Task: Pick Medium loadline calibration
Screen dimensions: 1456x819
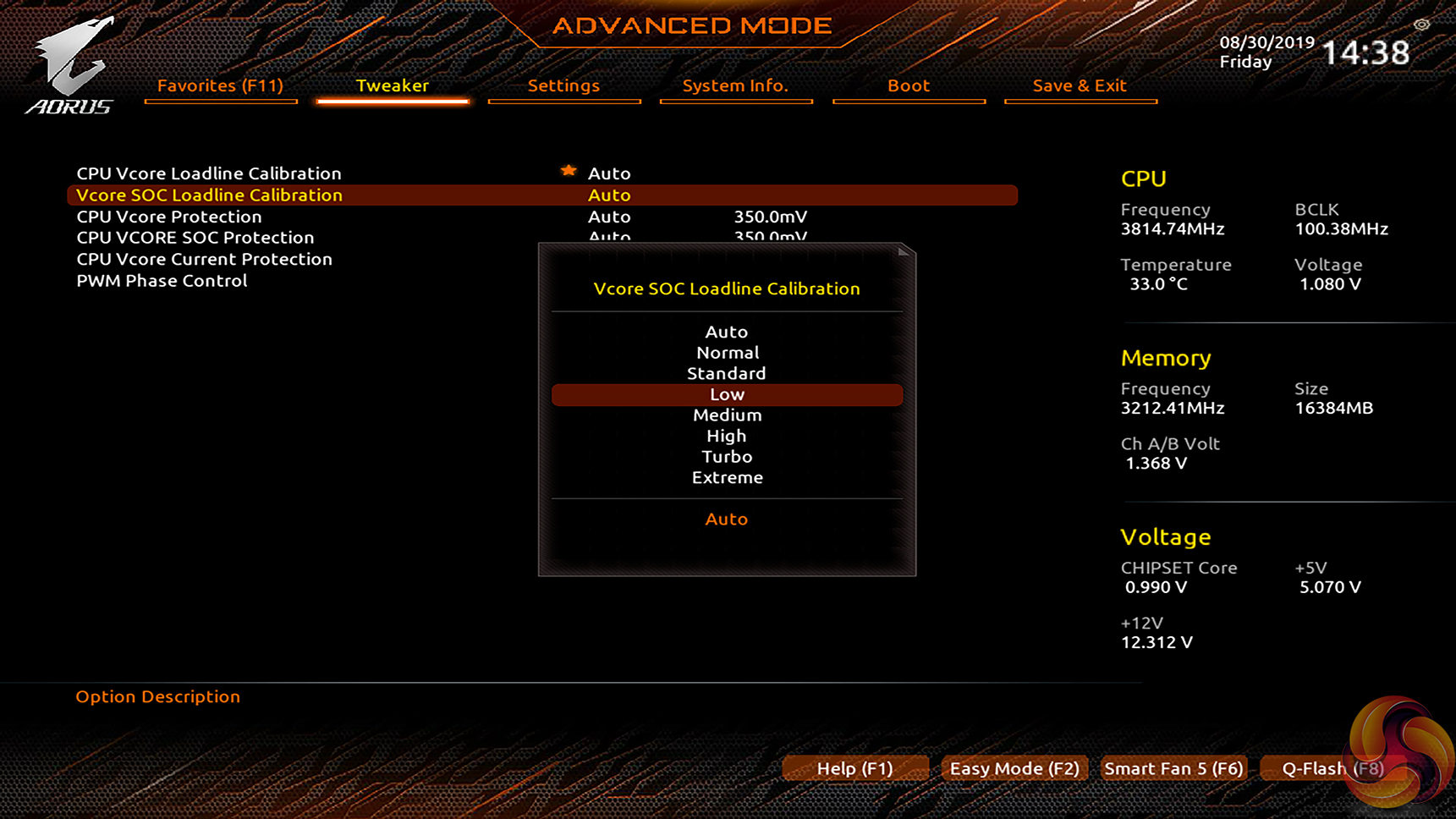Action: point(727,415)
